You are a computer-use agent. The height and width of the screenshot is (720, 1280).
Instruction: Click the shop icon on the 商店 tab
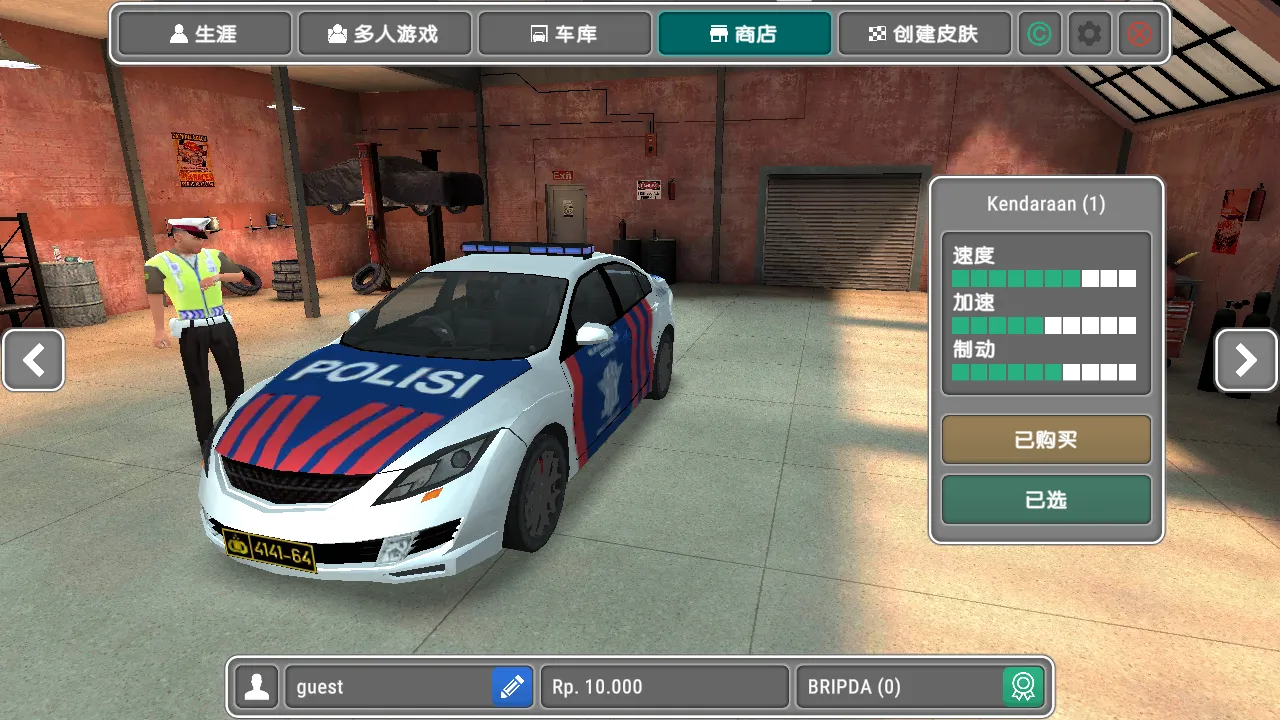[x=717, y=32]
